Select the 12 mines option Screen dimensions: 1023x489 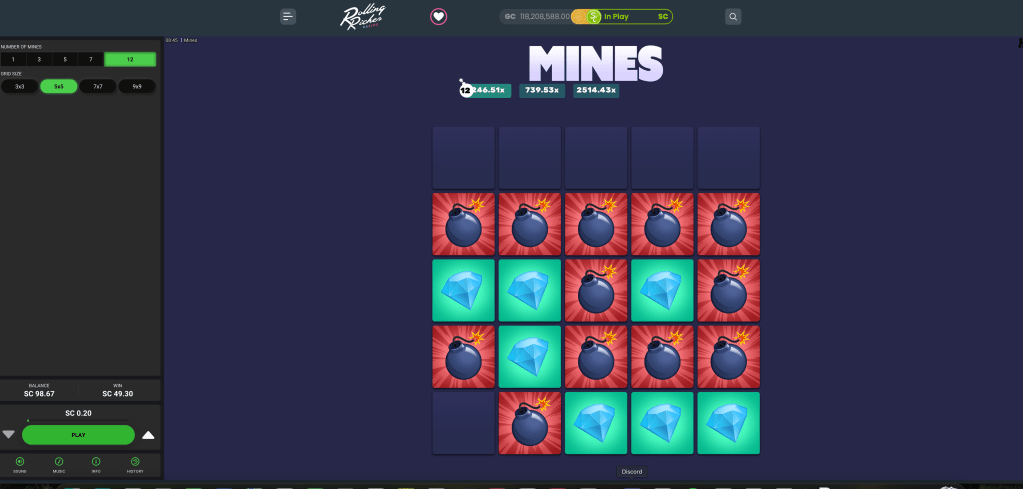click(x=130, y=60)
